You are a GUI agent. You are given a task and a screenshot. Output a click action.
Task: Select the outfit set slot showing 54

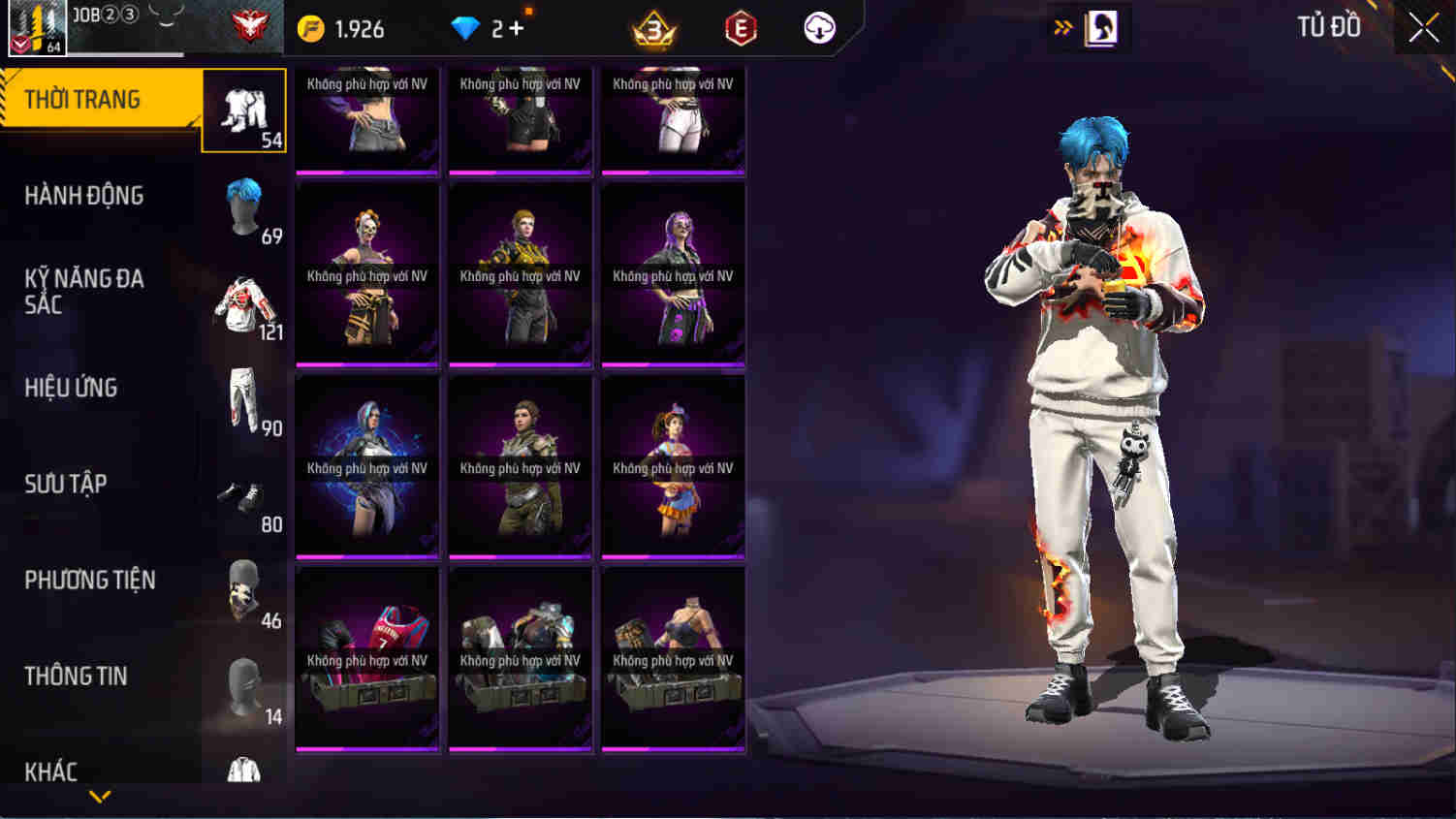click(244, 110)
